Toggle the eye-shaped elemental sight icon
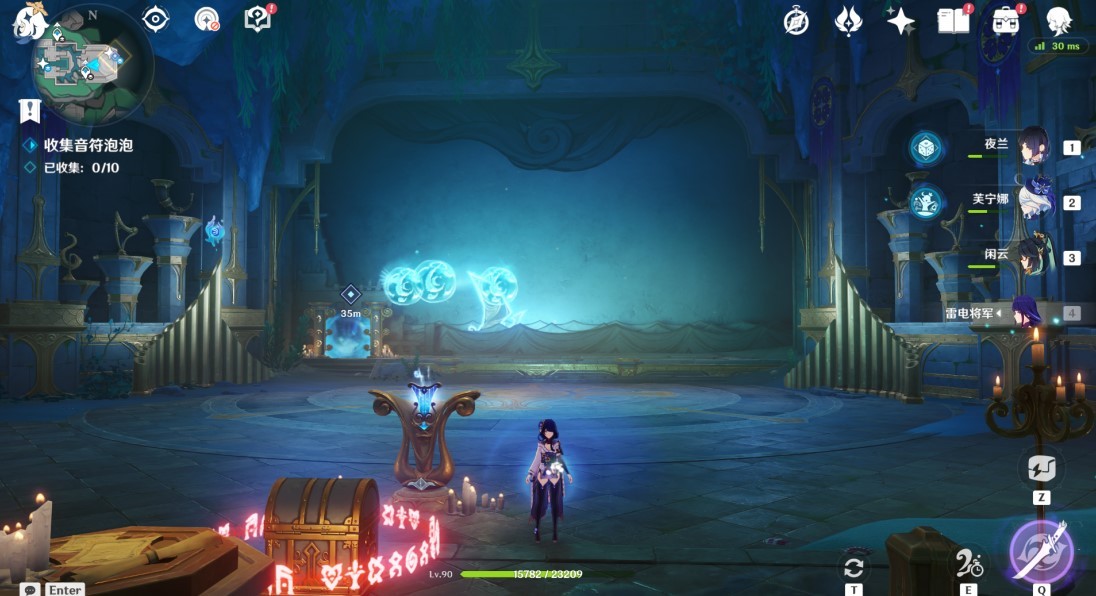Screen dimensions: 1096x596 click(155, 19)
